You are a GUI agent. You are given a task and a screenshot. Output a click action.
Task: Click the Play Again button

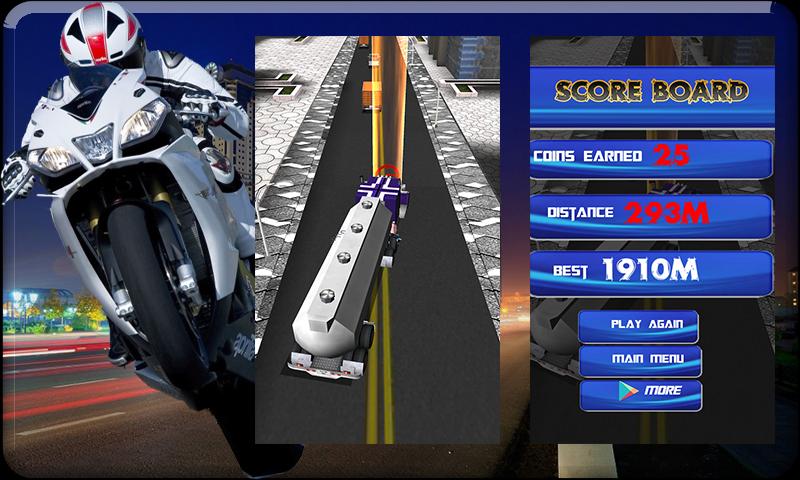639,325
